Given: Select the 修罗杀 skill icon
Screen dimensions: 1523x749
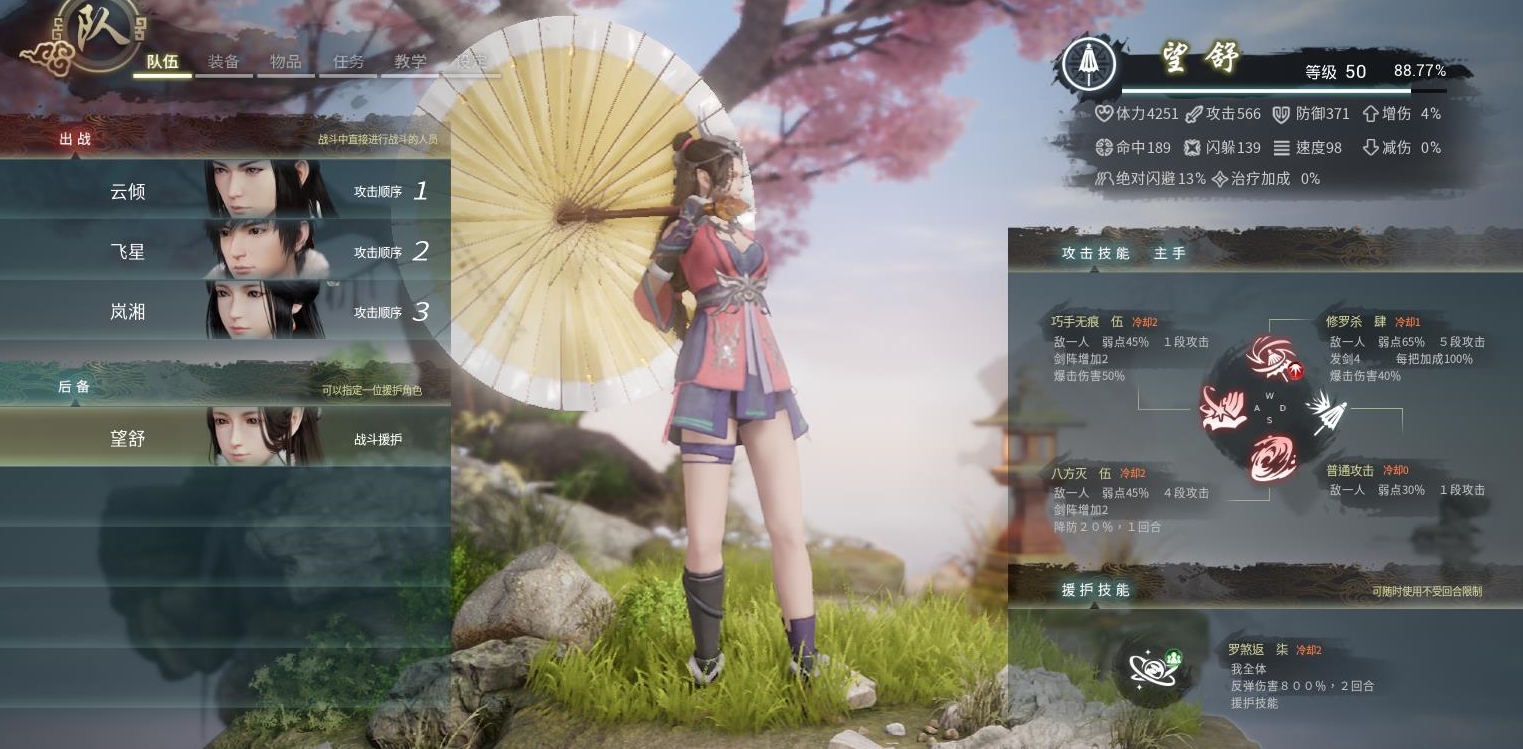Looking at the screenshot, I should point(1274,360).
